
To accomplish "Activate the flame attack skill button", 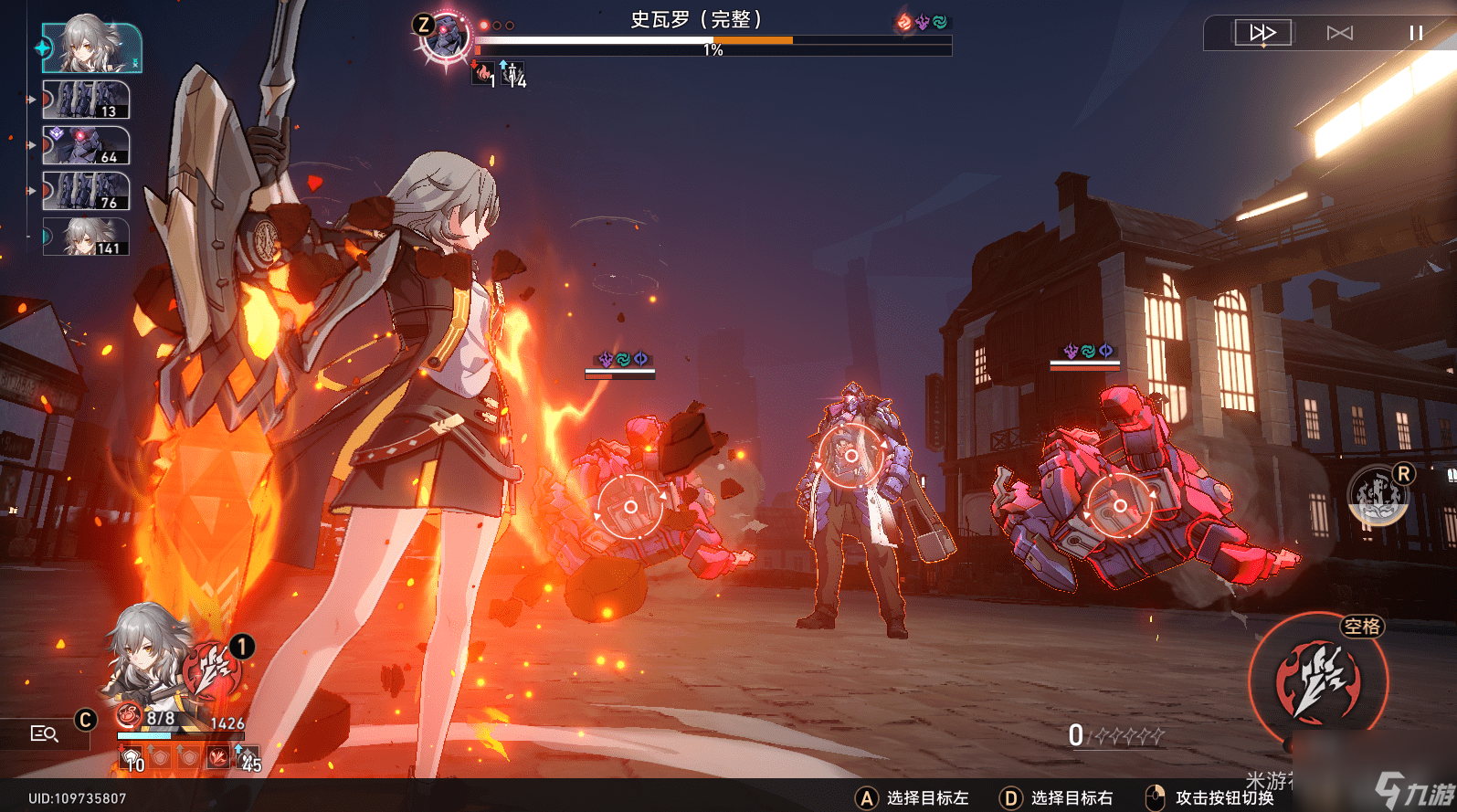I will tap(1318, 681).
